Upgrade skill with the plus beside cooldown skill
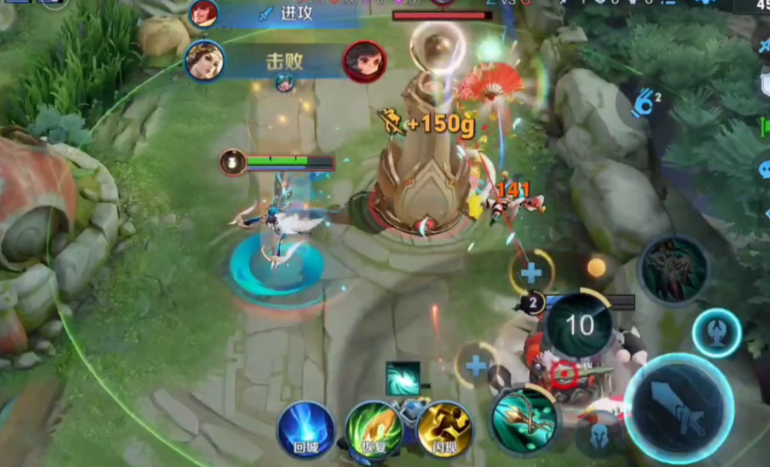Viewport: 770px width, 467px height. [x=531, y=271]
